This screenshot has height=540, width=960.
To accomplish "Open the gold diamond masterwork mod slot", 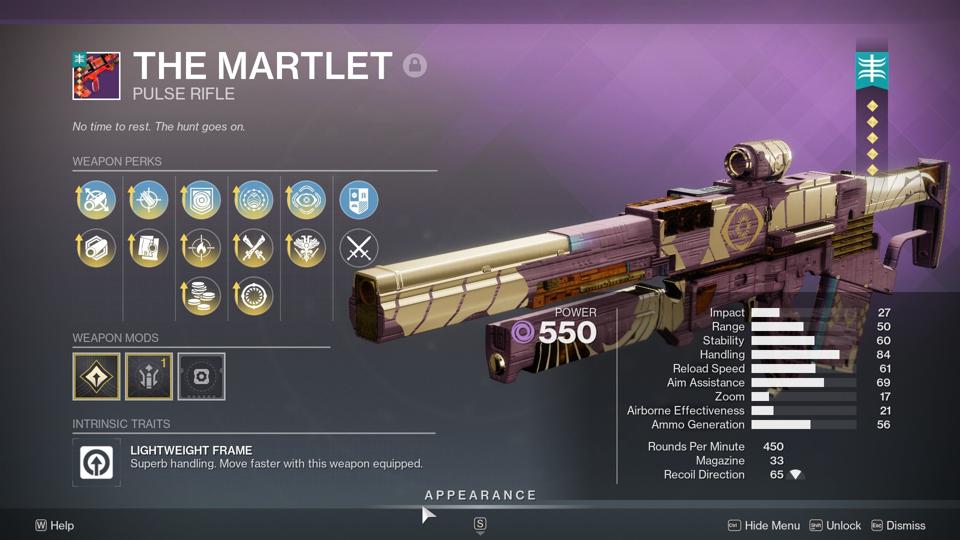I will pos(96,376).
